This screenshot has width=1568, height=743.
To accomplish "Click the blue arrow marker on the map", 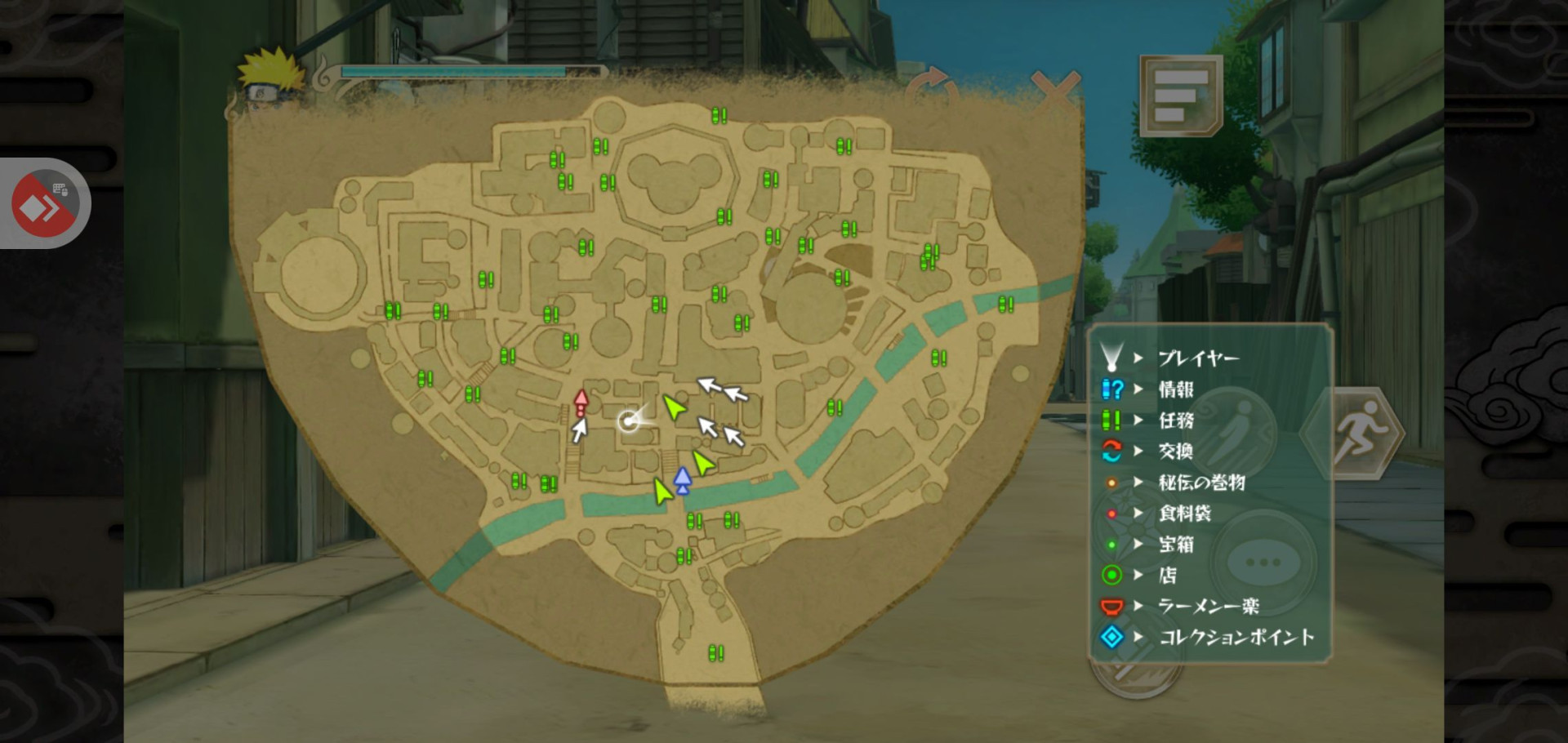I will (x=683, y=480).
